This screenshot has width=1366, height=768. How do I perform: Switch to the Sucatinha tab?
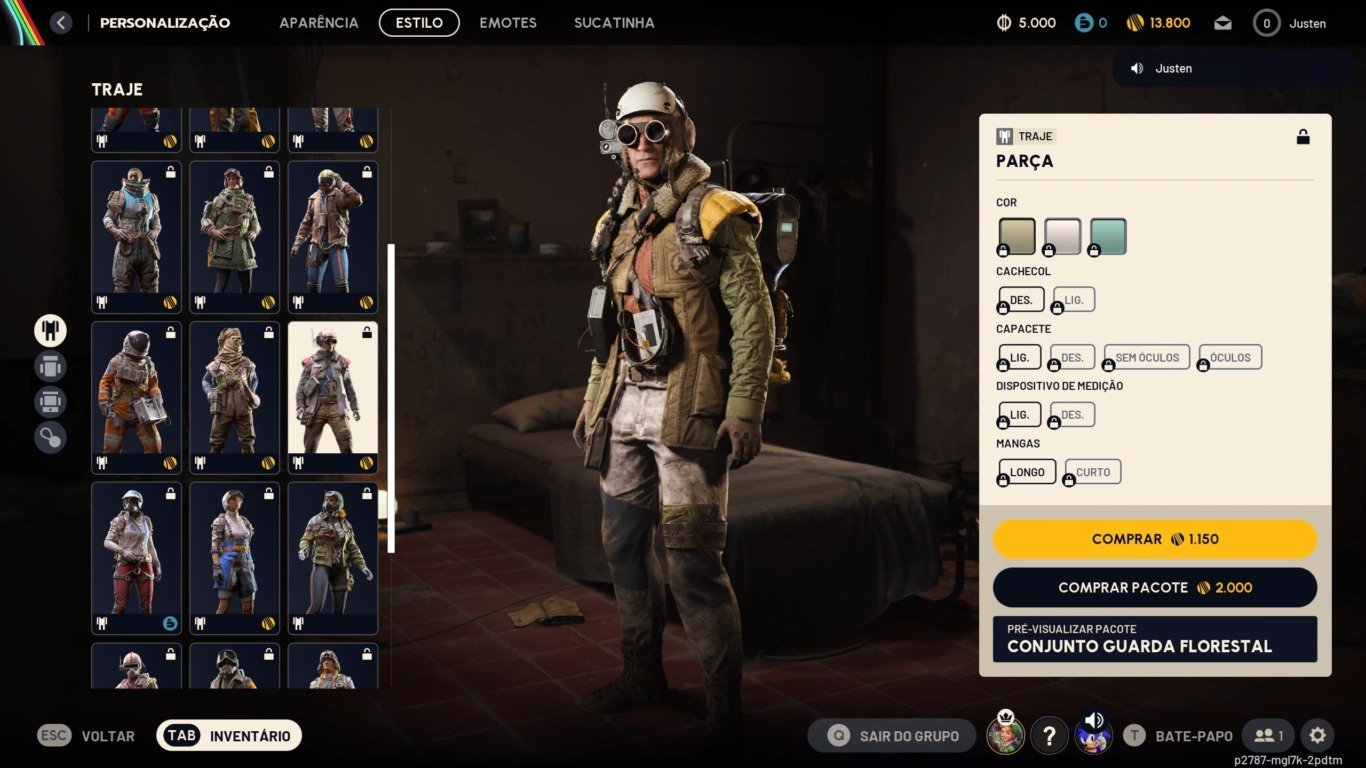coord(614,22)
